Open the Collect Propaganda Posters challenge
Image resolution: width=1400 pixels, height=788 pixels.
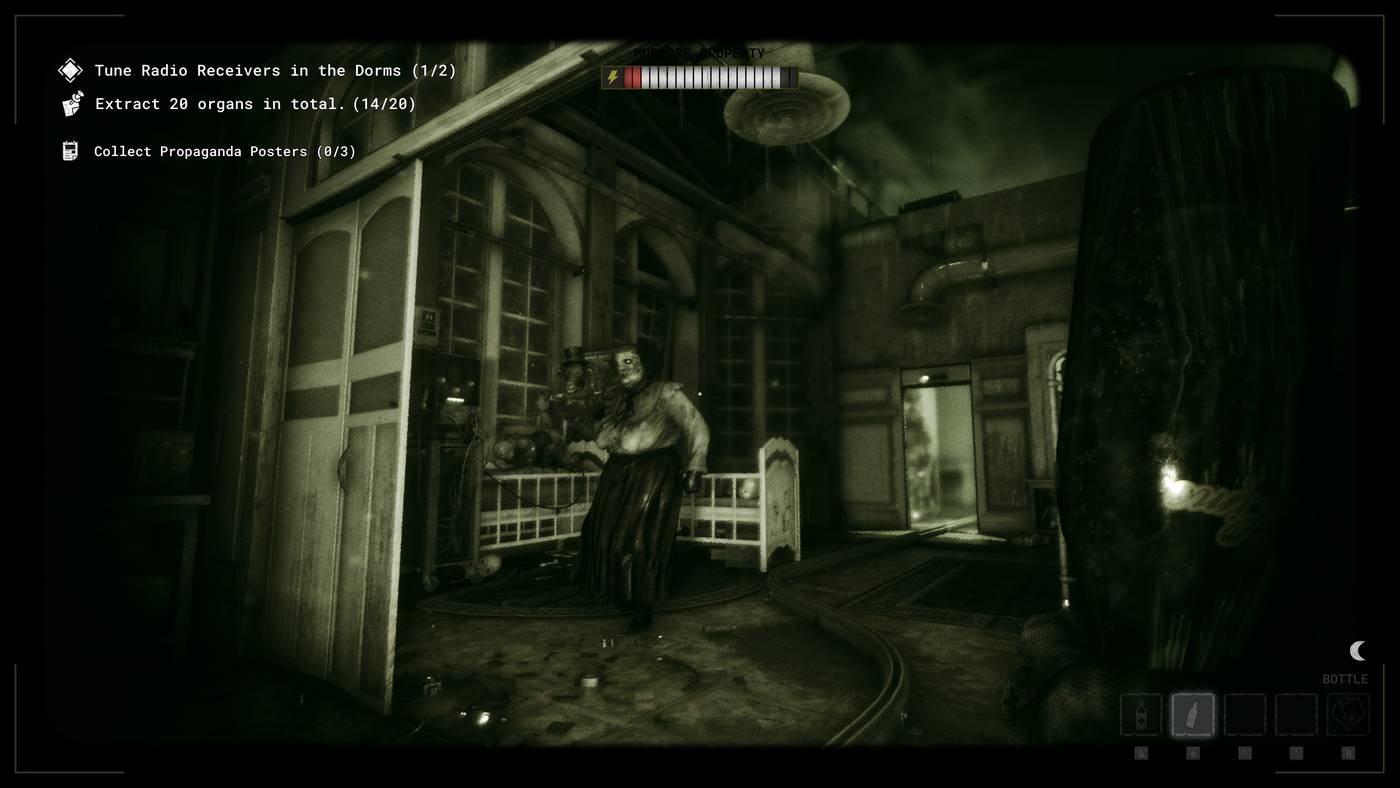click(225, 151)
